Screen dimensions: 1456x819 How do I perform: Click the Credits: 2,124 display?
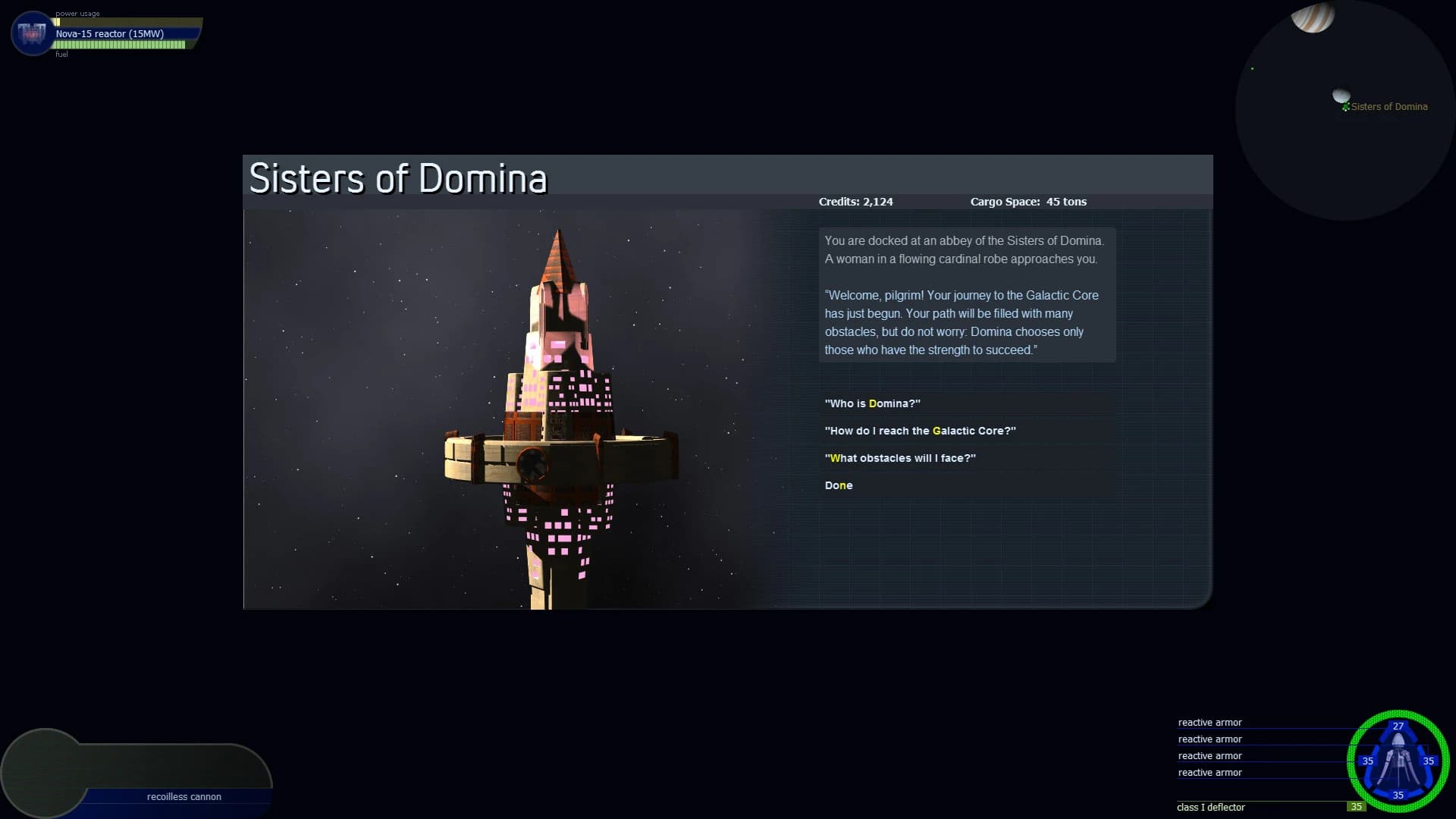tap(856, 202)
